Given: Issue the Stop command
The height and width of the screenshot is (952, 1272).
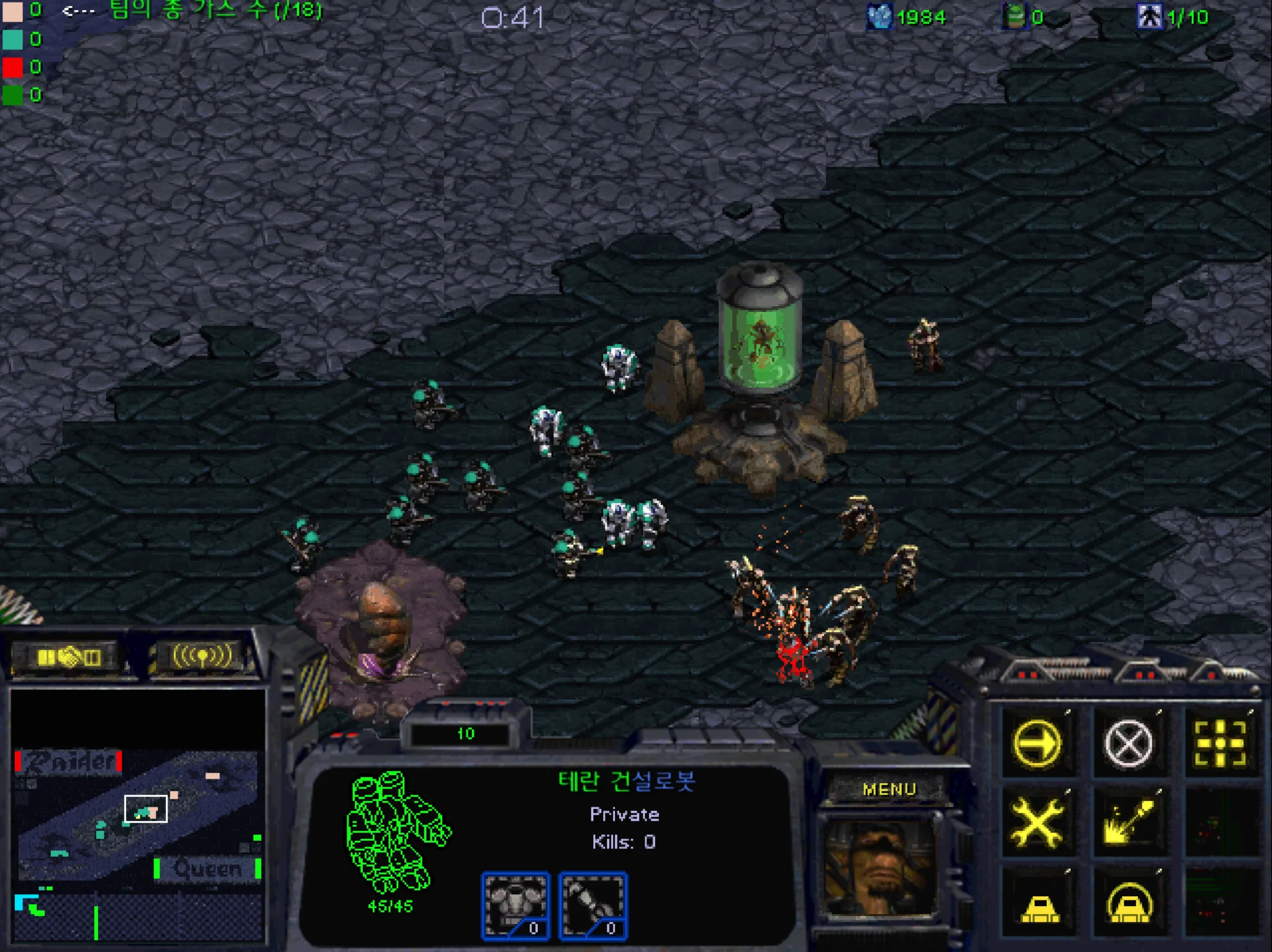Looking at the screenshot, I should pos(1128,743).
